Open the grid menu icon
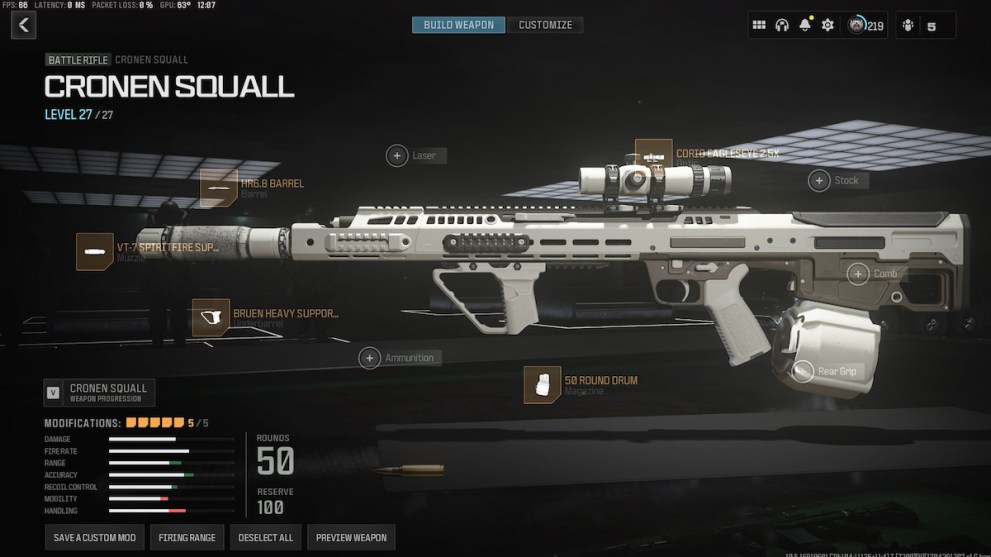Screen dimensions: 991x557 pos(759,25)
